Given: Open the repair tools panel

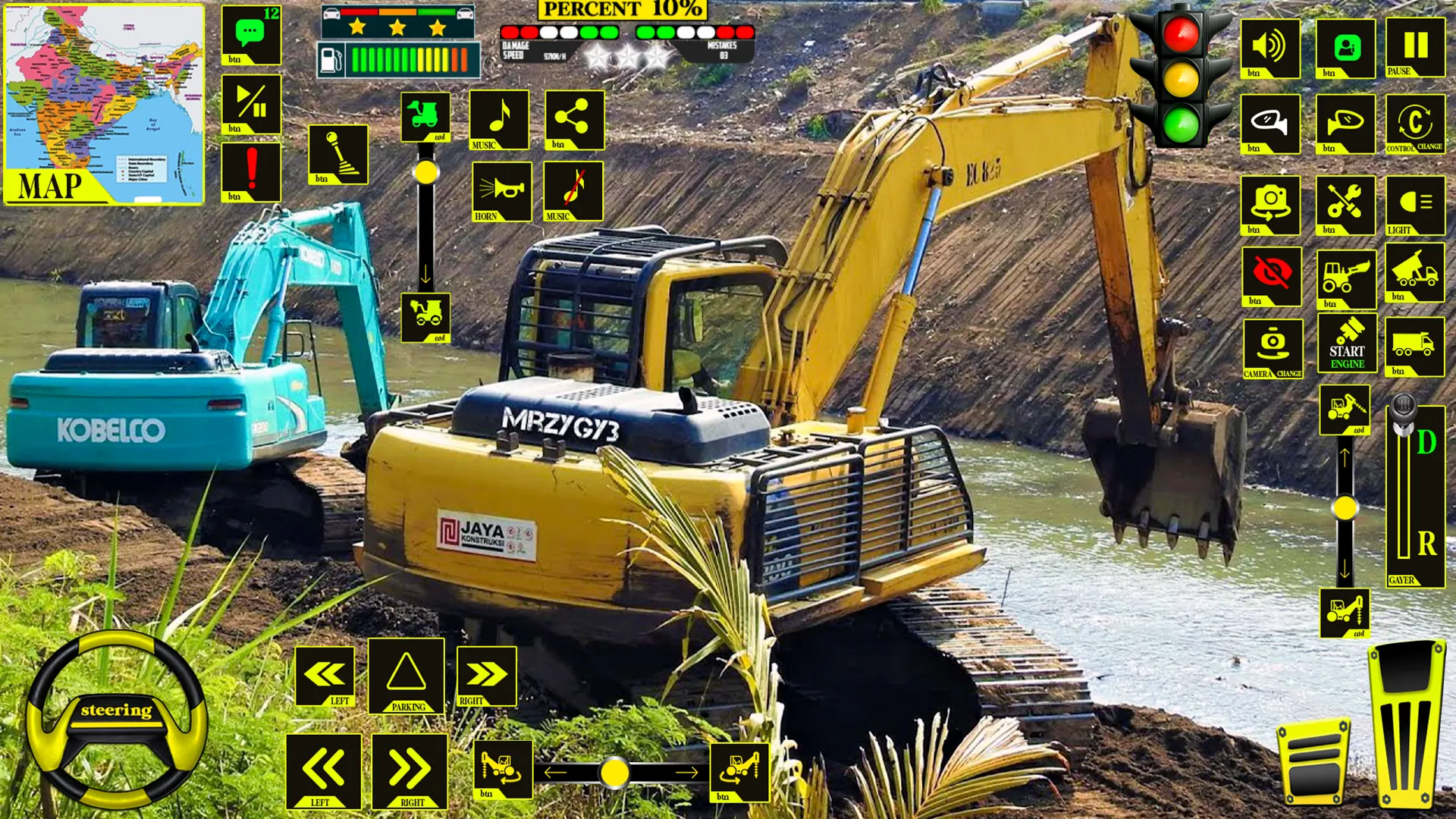Looking at the screenshot, I should click(x=1345, y=203).
